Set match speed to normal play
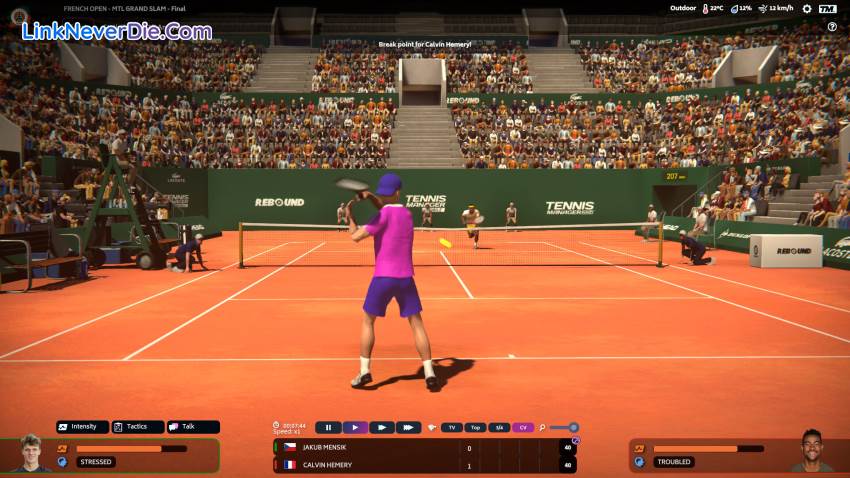This screenshot has height=478, width=850. point(355,428)
